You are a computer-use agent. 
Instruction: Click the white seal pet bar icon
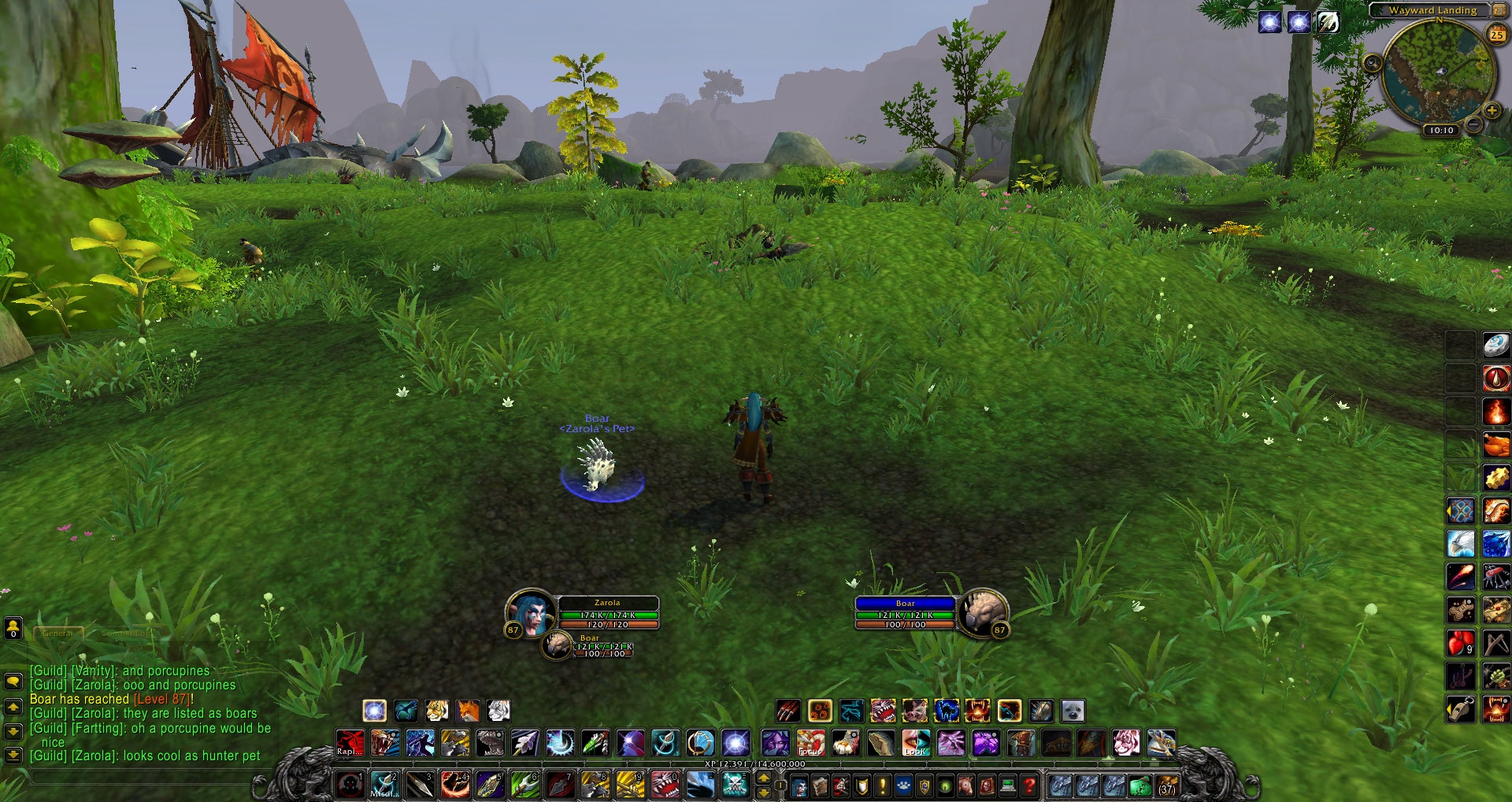(x=1073, y=711)
